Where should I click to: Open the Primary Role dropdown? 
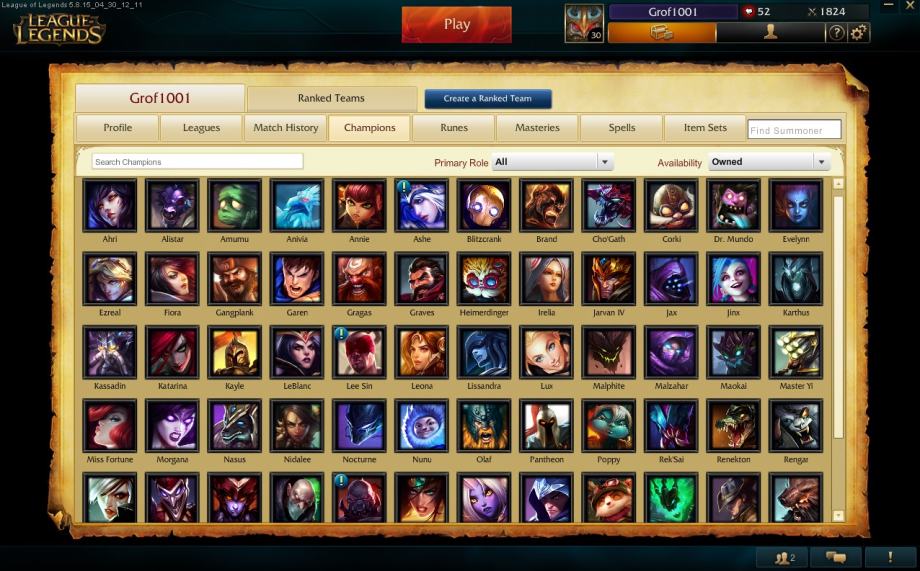coord(552,162)
